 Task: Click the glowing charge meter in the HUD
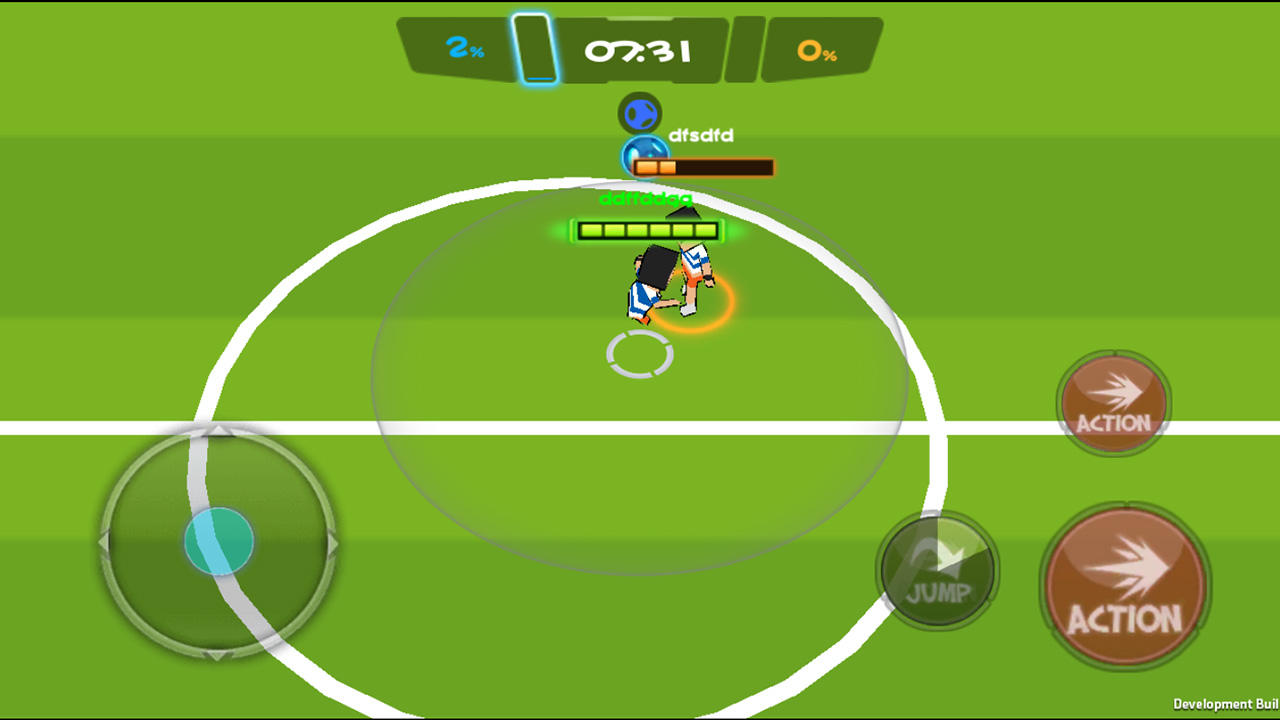(x=535, y=45)
